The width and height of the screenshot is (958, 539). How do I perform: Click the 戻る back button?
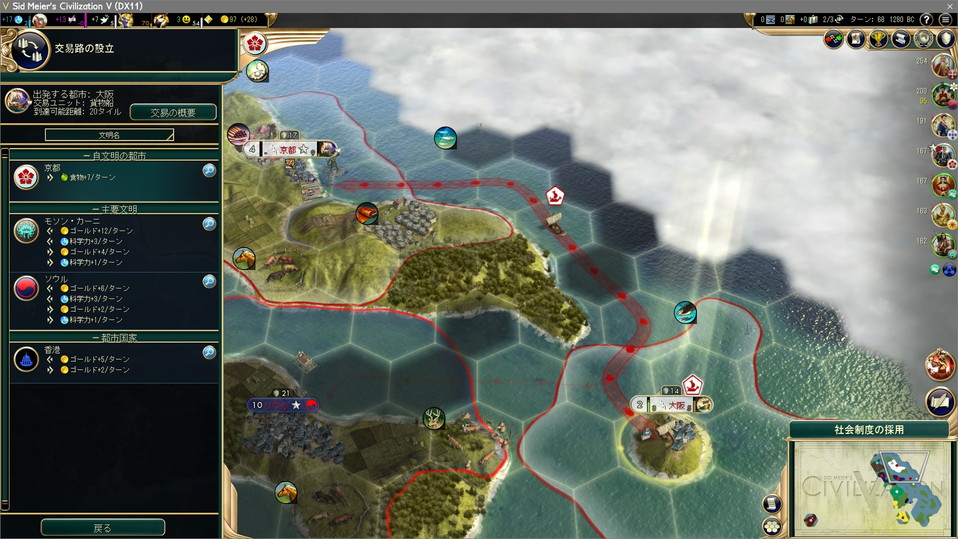(102, 527)
